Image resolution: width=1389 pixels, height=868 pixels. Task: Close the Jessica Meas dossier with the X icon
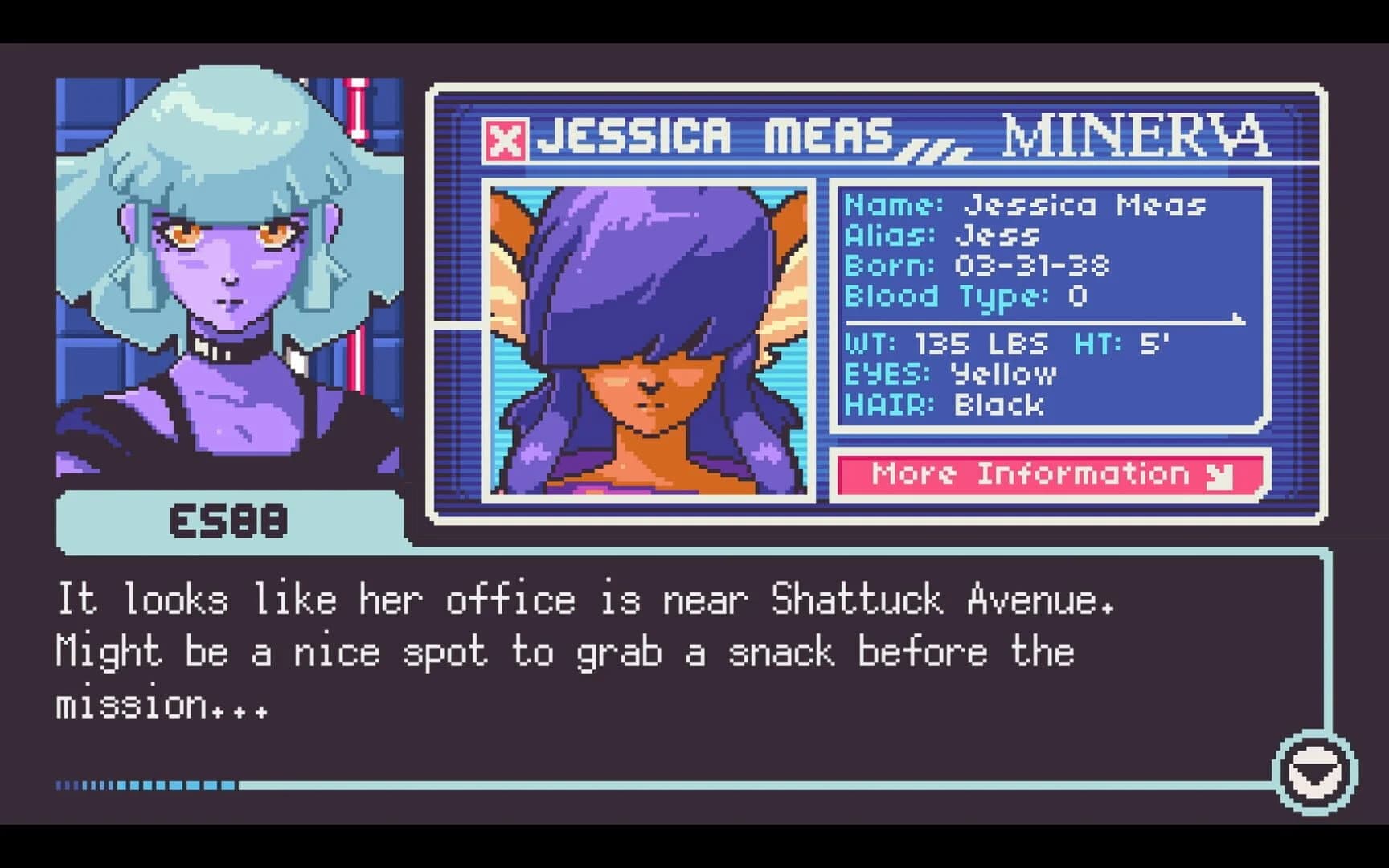tap(506, 138)
